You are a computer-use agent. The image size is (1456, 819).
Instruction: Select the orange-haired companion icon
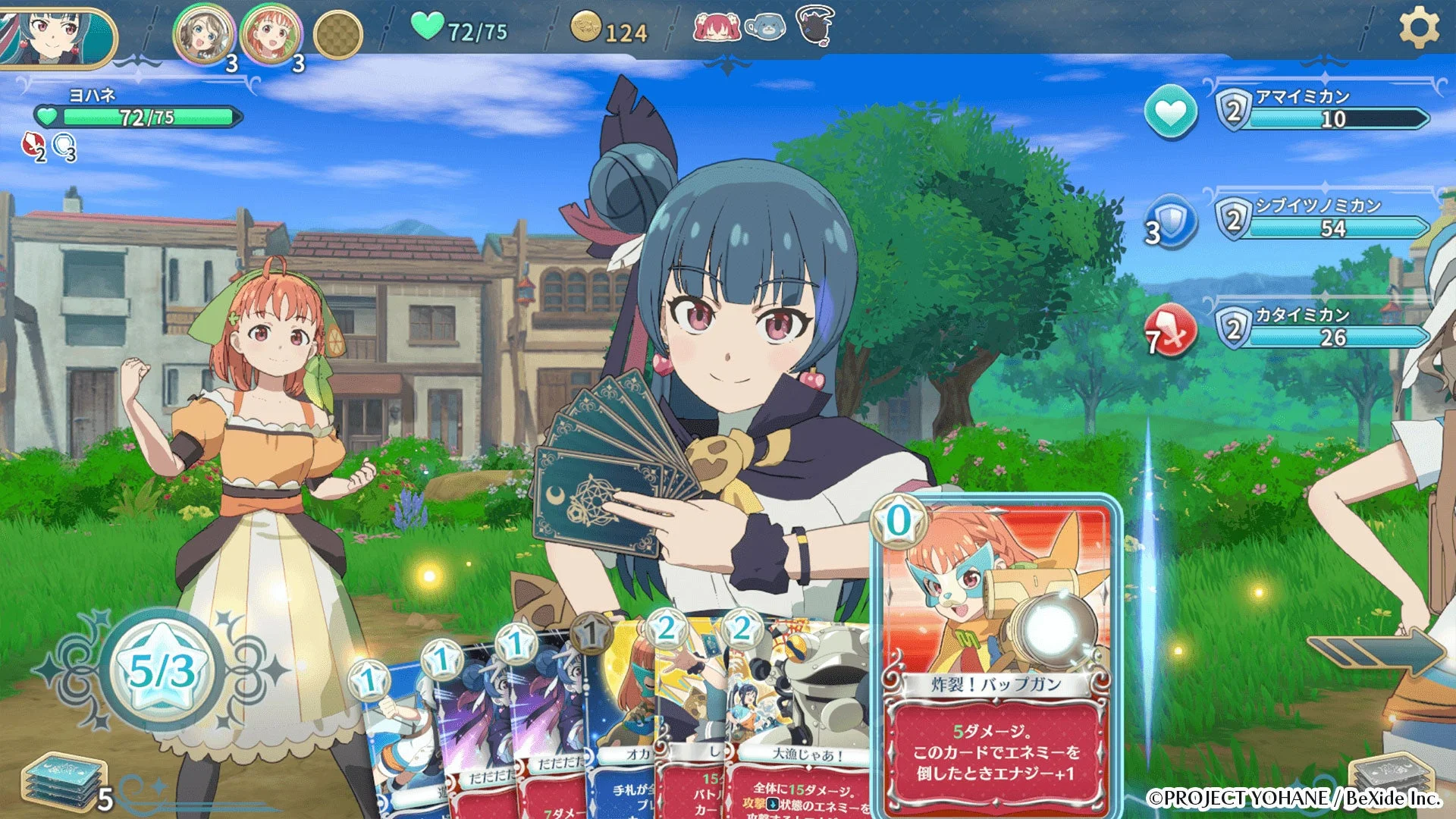click(x=271, y=34)
